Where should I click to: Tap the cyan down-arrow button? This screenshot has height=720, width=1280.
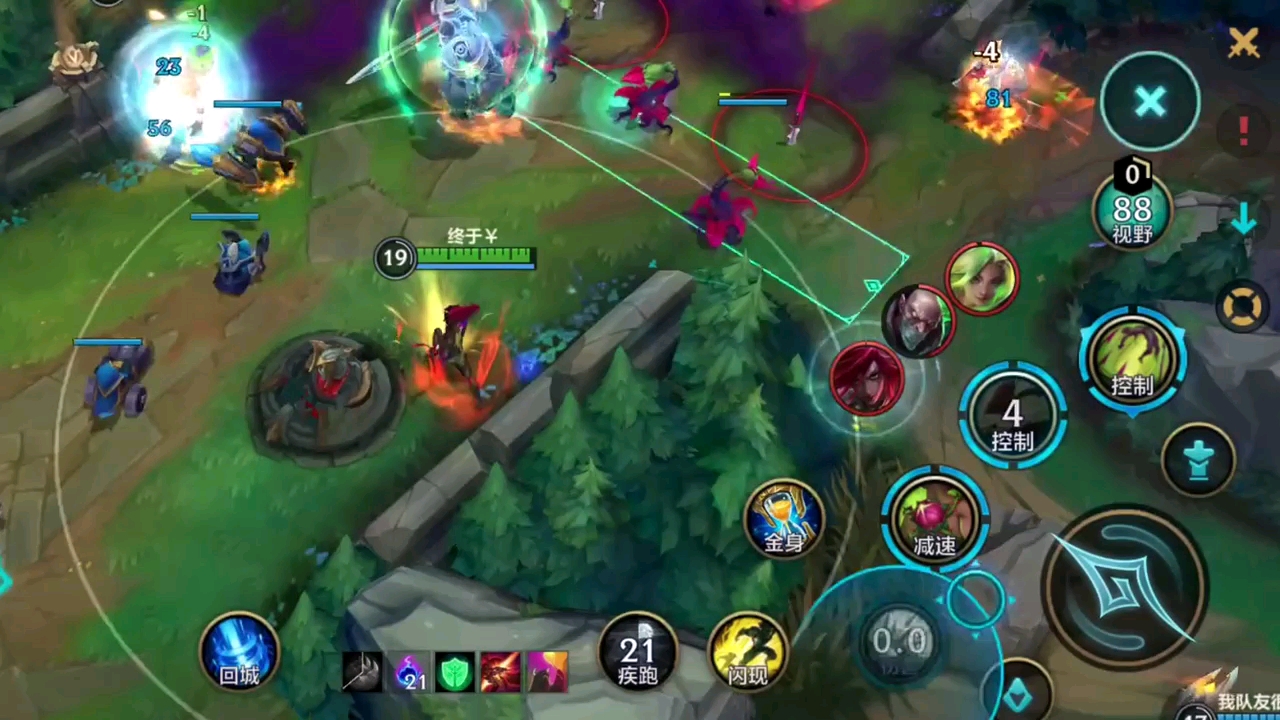click(1243, 219)
